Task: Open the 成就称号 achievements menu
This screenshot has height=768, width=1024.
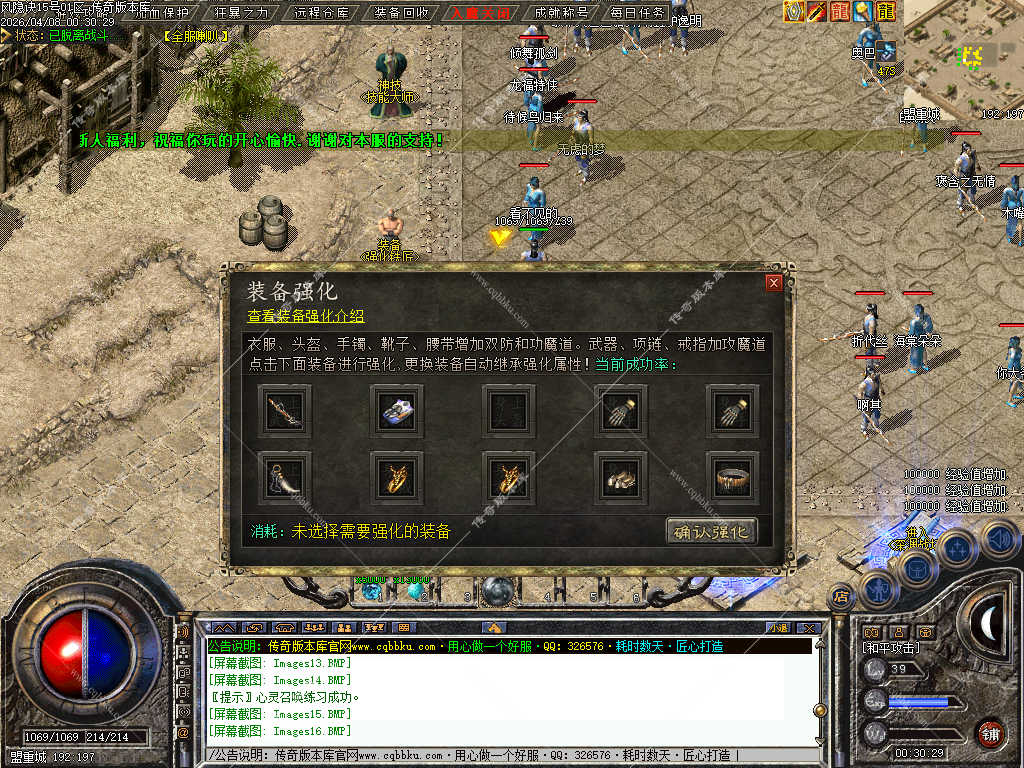Action: click(x=561, y=13)
